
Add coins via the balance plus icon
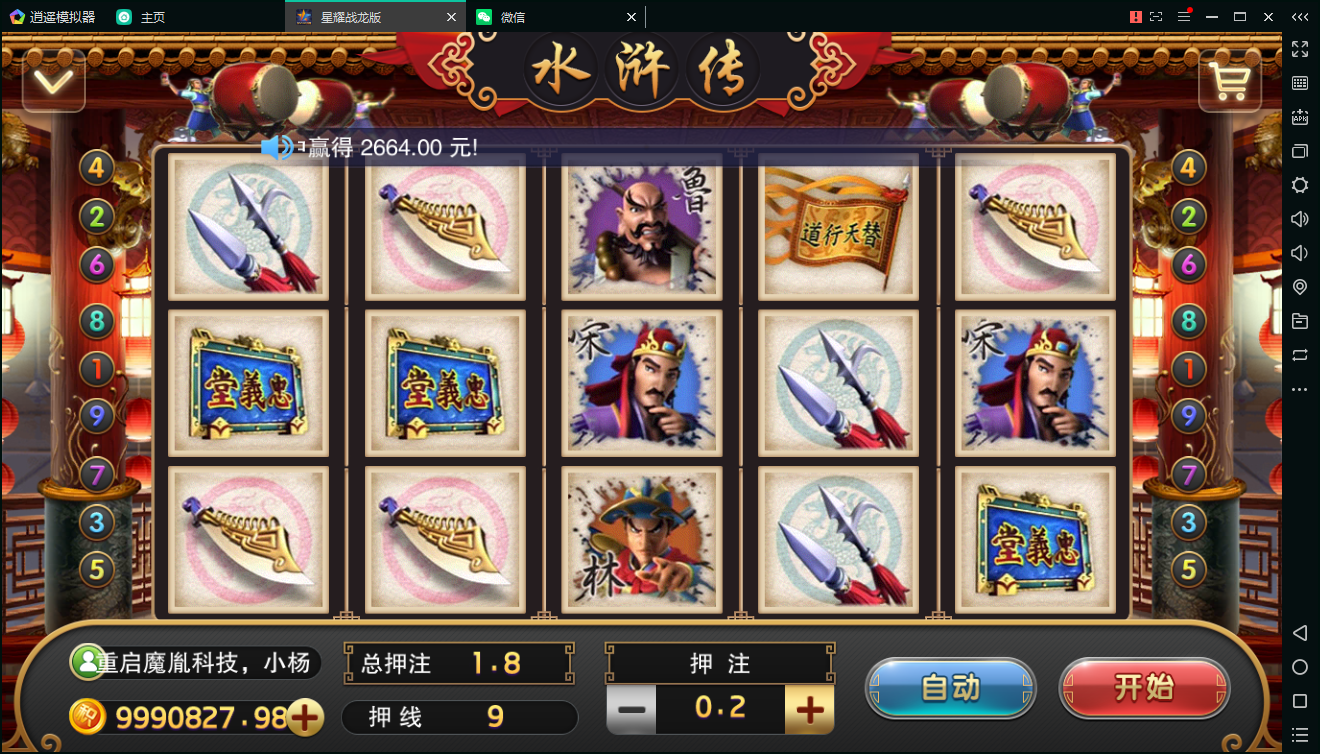click(x=306, y=717)
